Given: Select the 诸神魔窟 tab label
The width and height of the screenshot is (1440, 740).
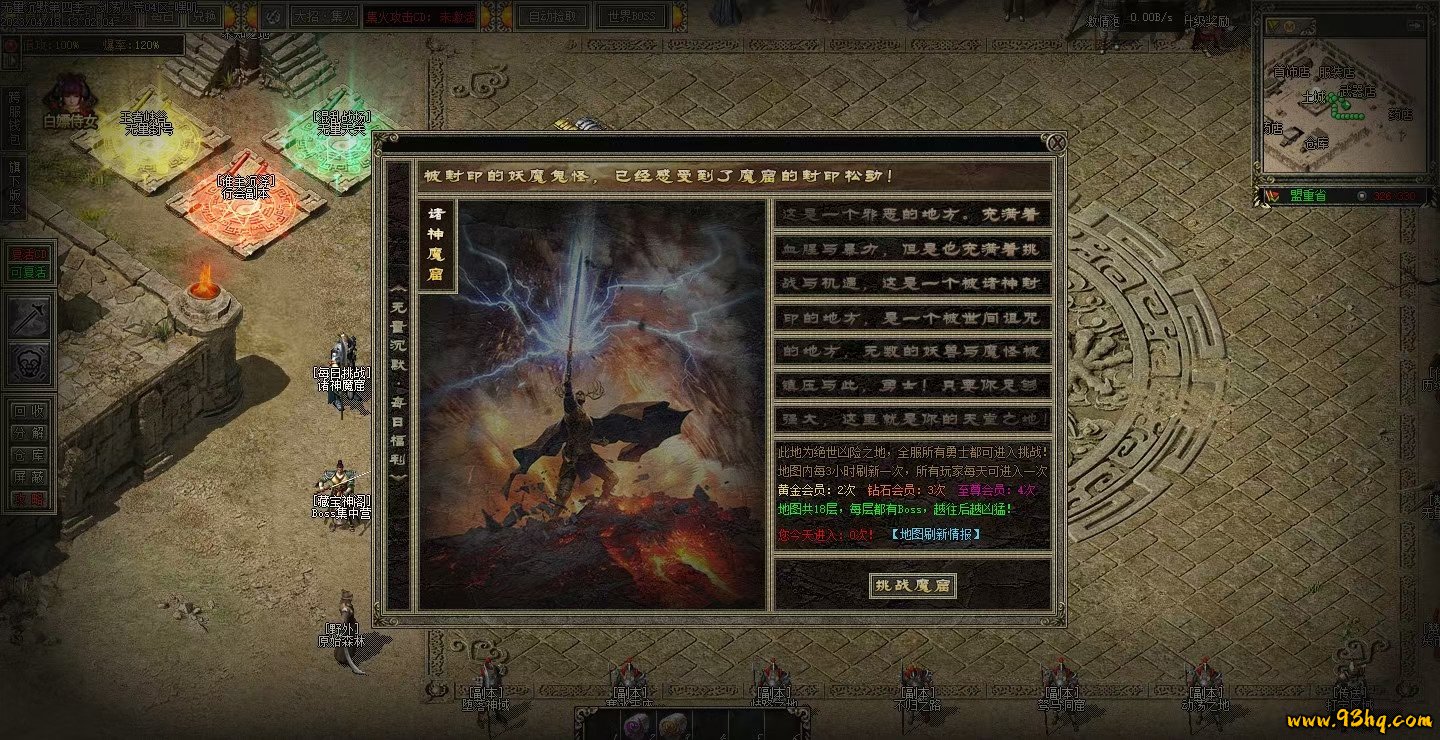Looking at the screenshot, I should [436, 245].
